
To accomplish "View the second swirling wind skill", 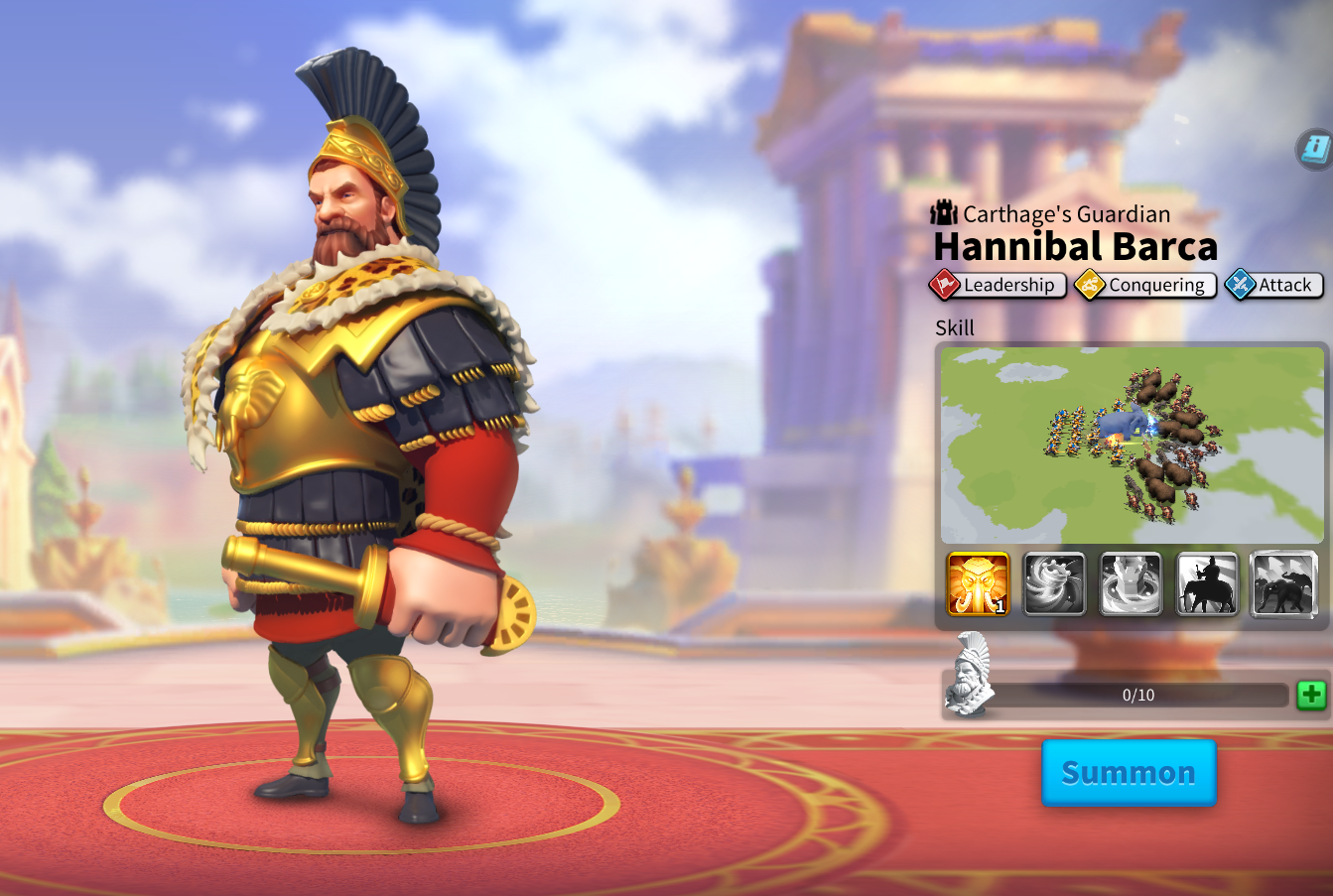I will [x=1054, y=584].
